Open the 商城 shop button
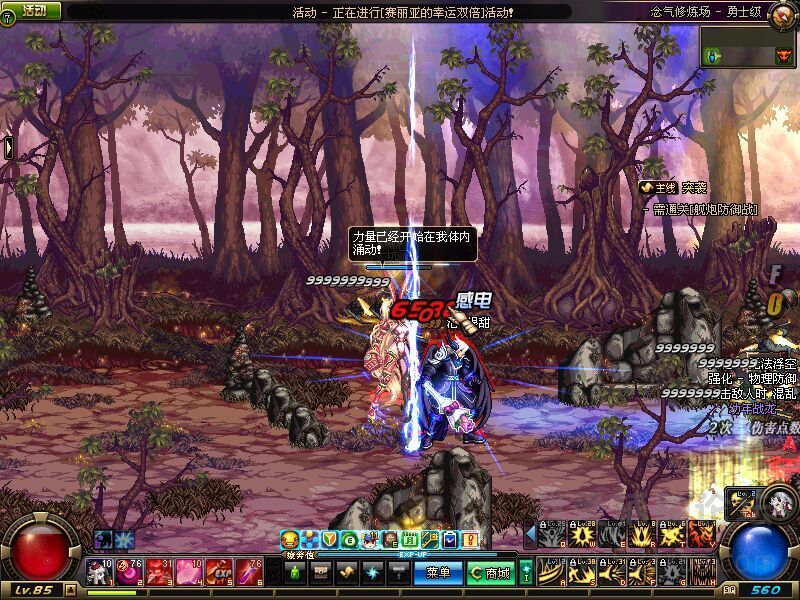 tap(490, 573)
